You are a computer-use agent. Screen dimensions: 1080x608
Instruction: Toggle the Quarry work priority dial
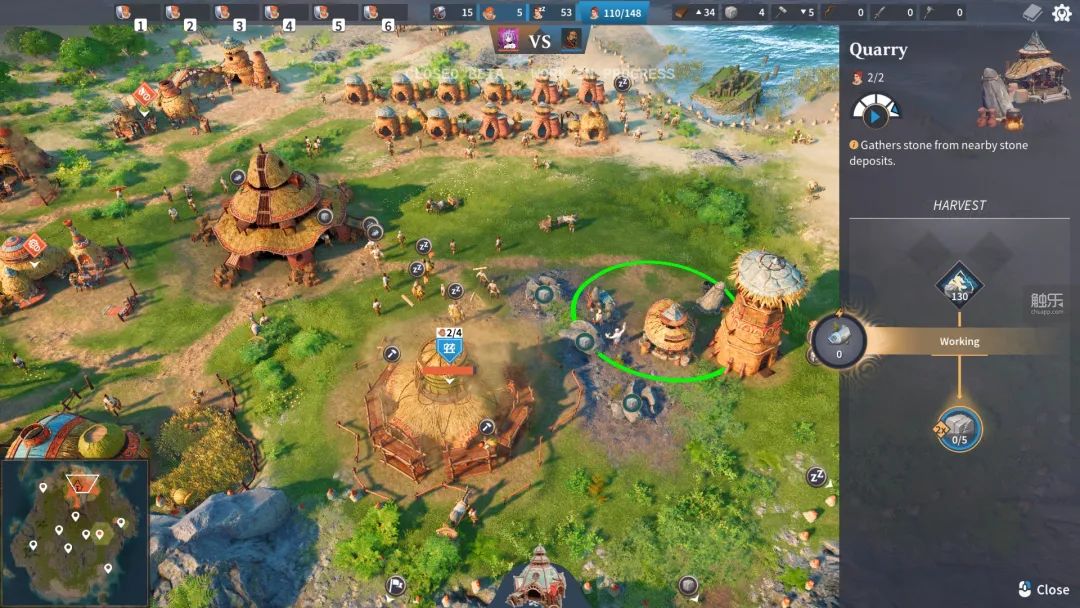875,112
